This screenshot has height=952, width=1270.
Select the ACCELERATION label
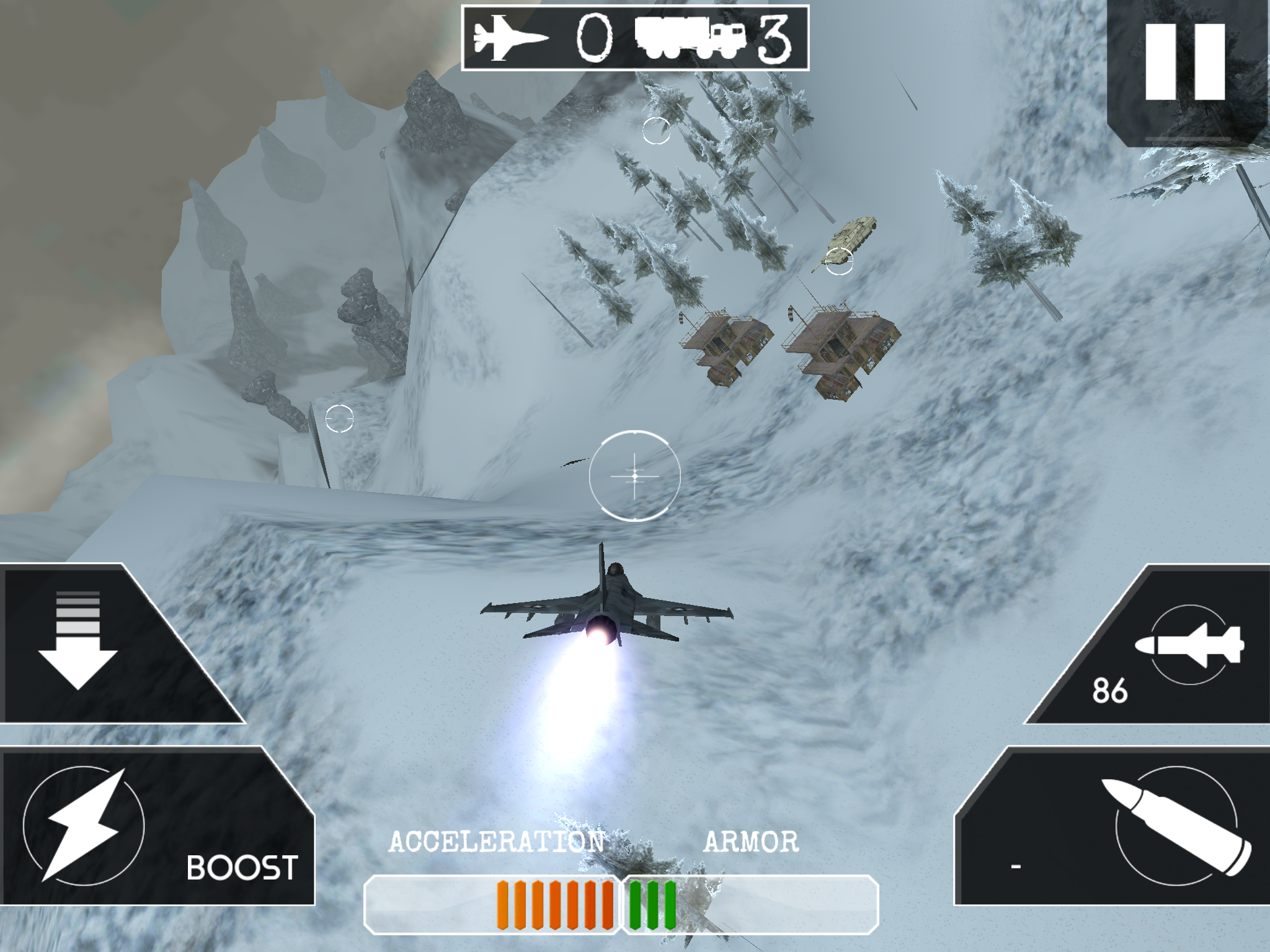tap(496, 842)
